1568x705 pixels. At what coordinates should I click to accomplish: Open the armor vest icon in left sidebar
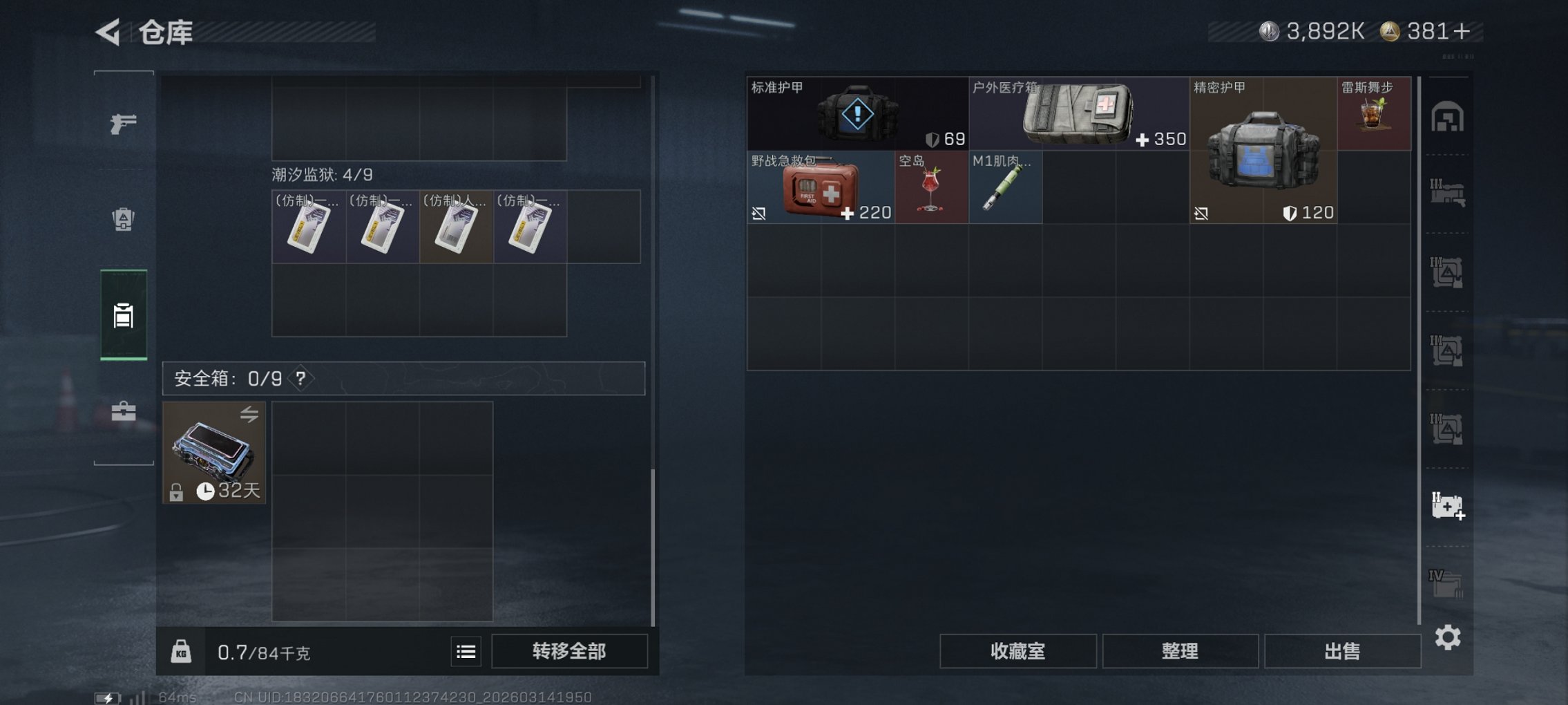(124, 218)
